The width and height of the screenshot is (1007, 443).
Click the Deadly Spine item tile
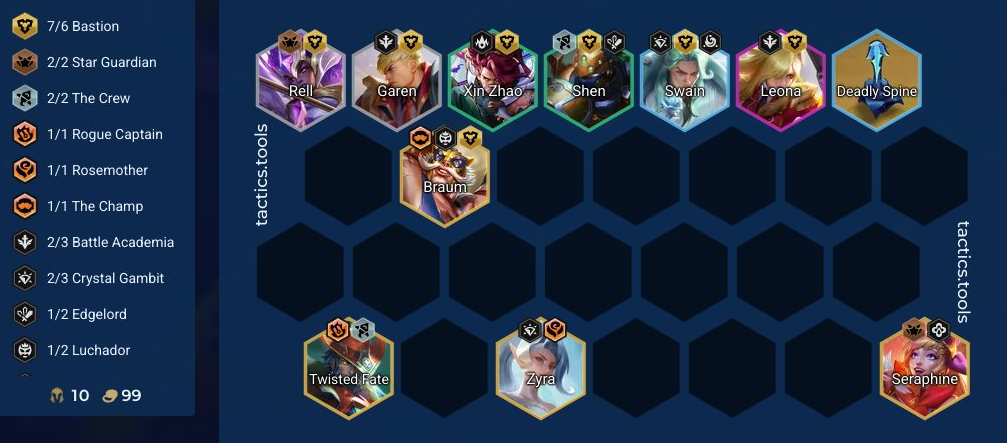877,82
